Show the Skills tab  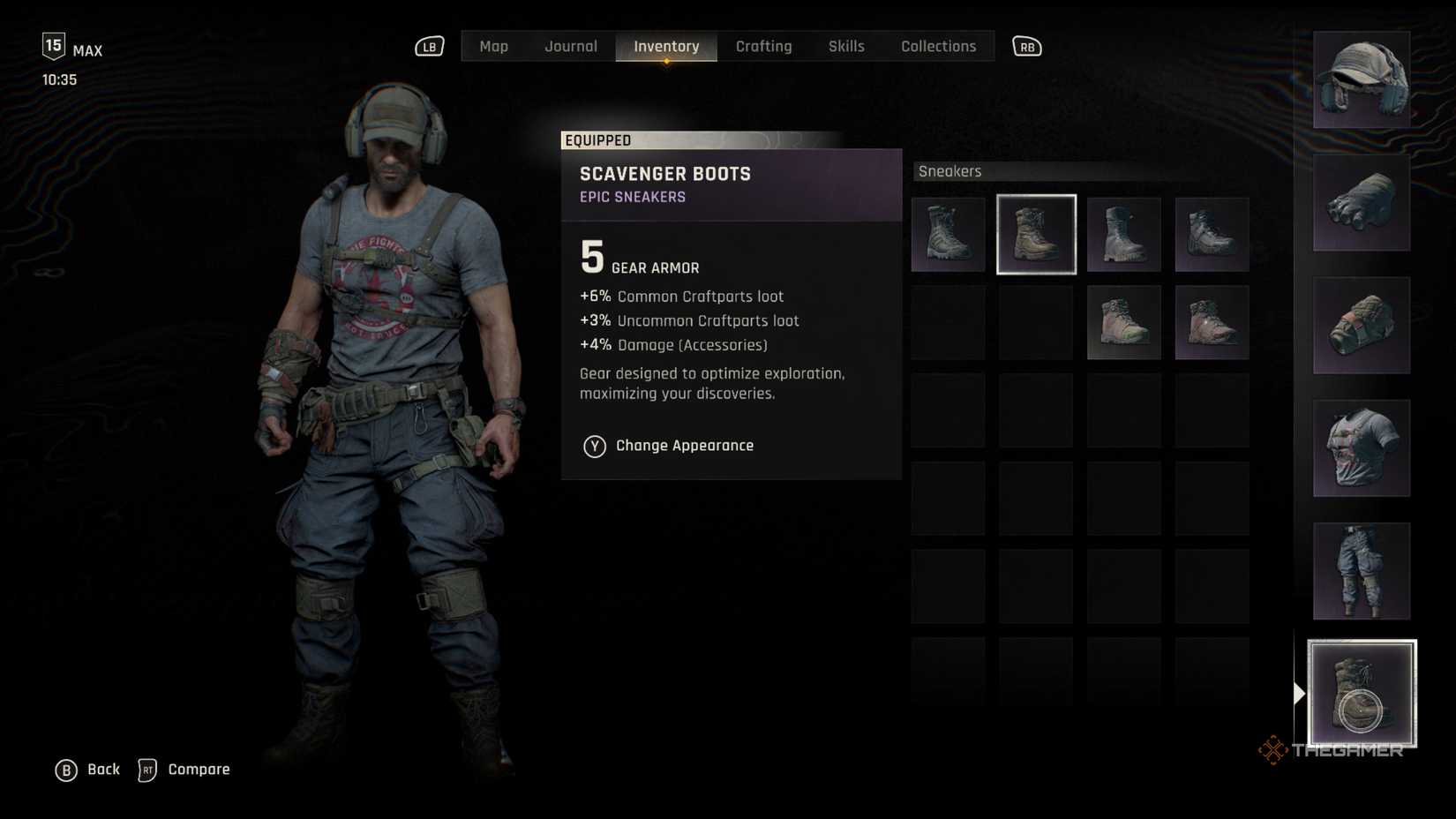pyautogui.click(x=845, y=47)
